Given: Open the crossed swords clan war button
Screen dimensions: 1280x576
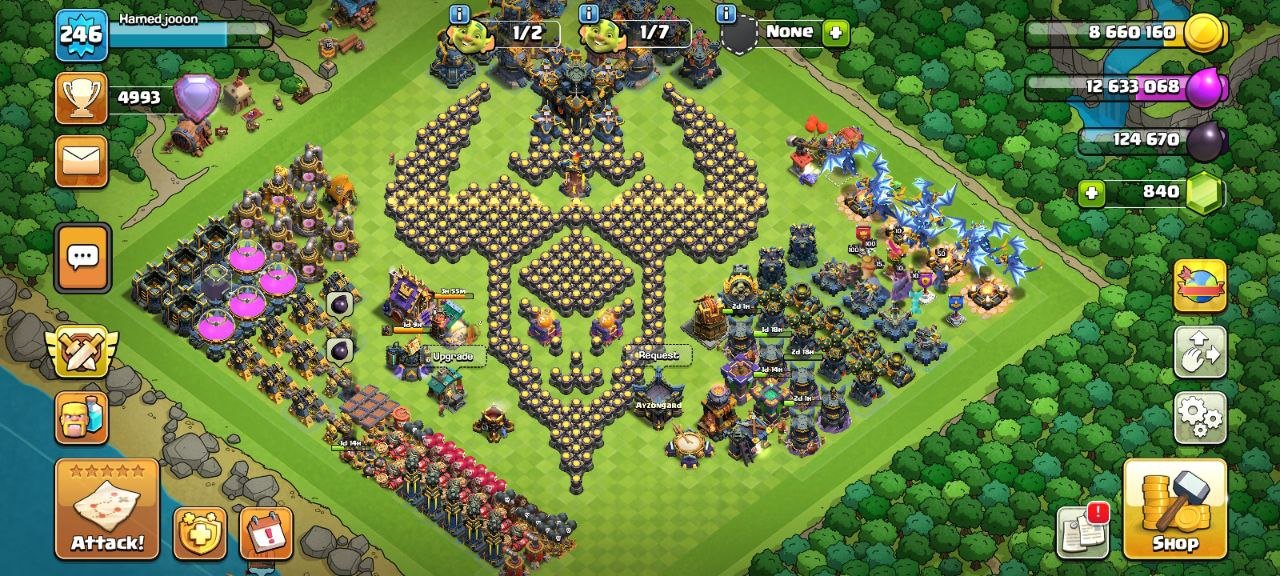Looking at the screenshot, I should 81,352.
